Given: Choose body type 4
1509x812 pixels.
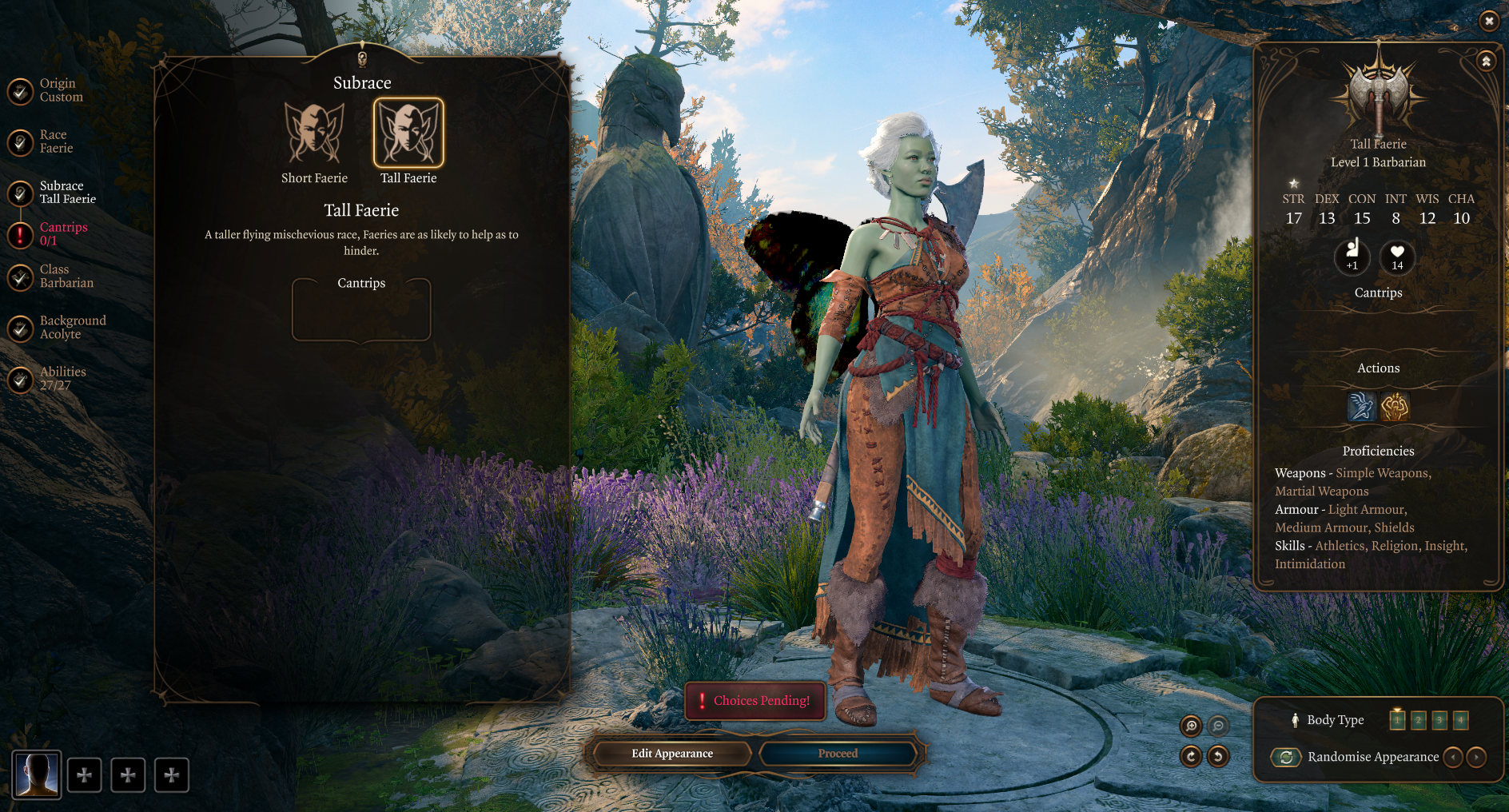Looking at the screenshot, I should point(1460,720).
